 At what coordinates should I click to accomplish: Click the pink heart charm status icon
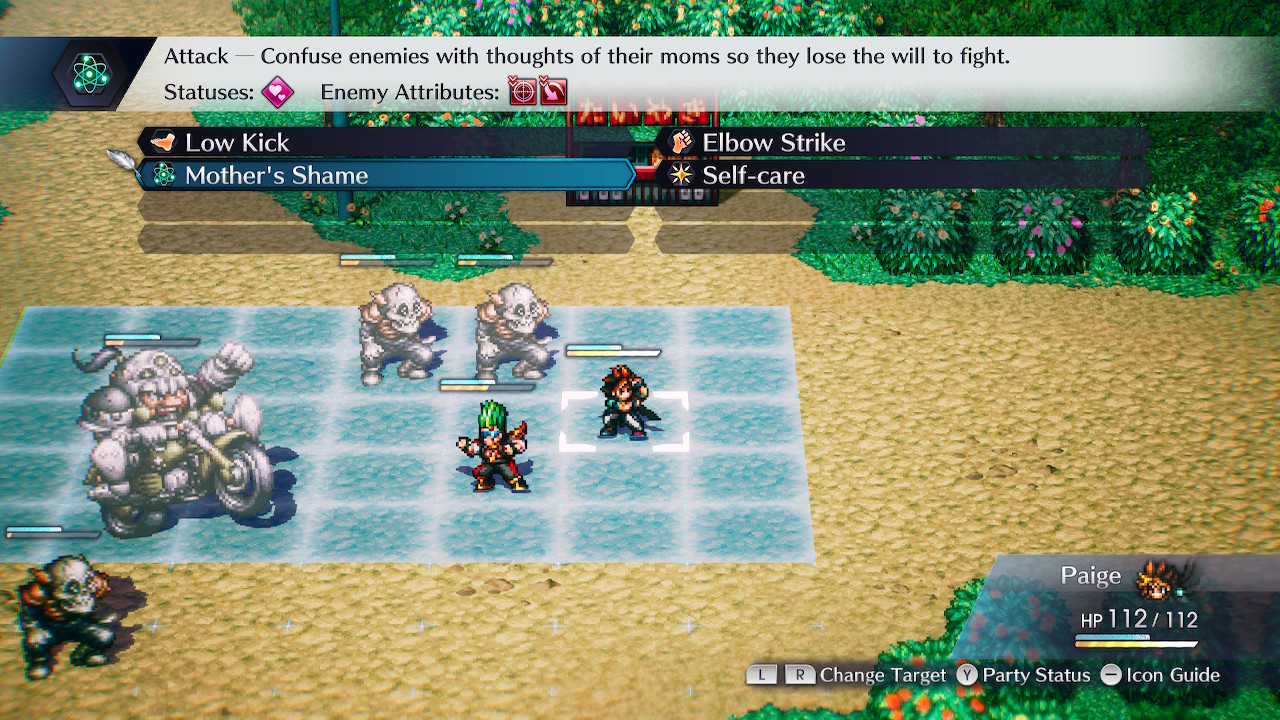[x=276, y=92]
